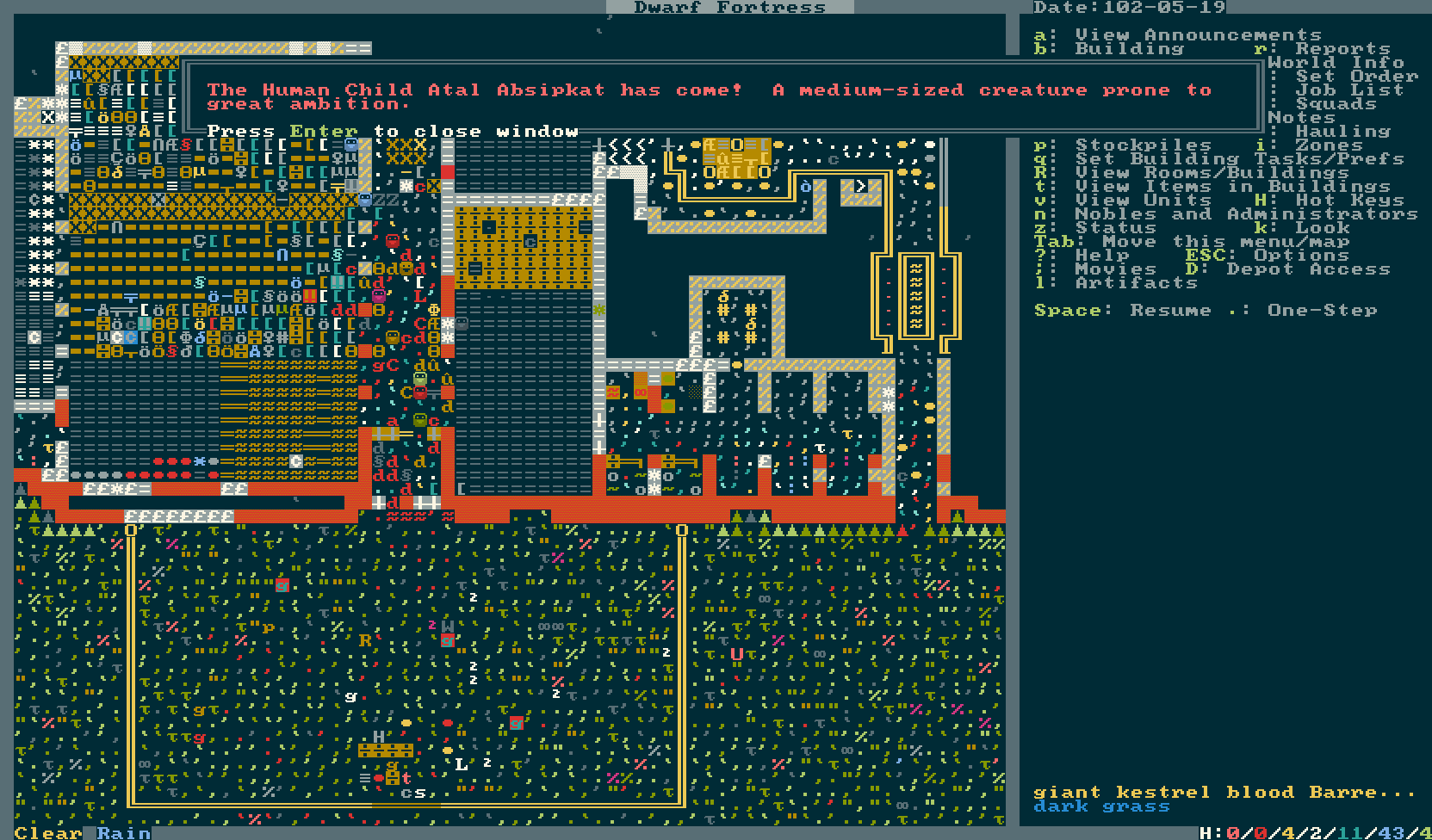1432x840 pixels.
Task: Open the Reports entry
Action: point(1342,49)
